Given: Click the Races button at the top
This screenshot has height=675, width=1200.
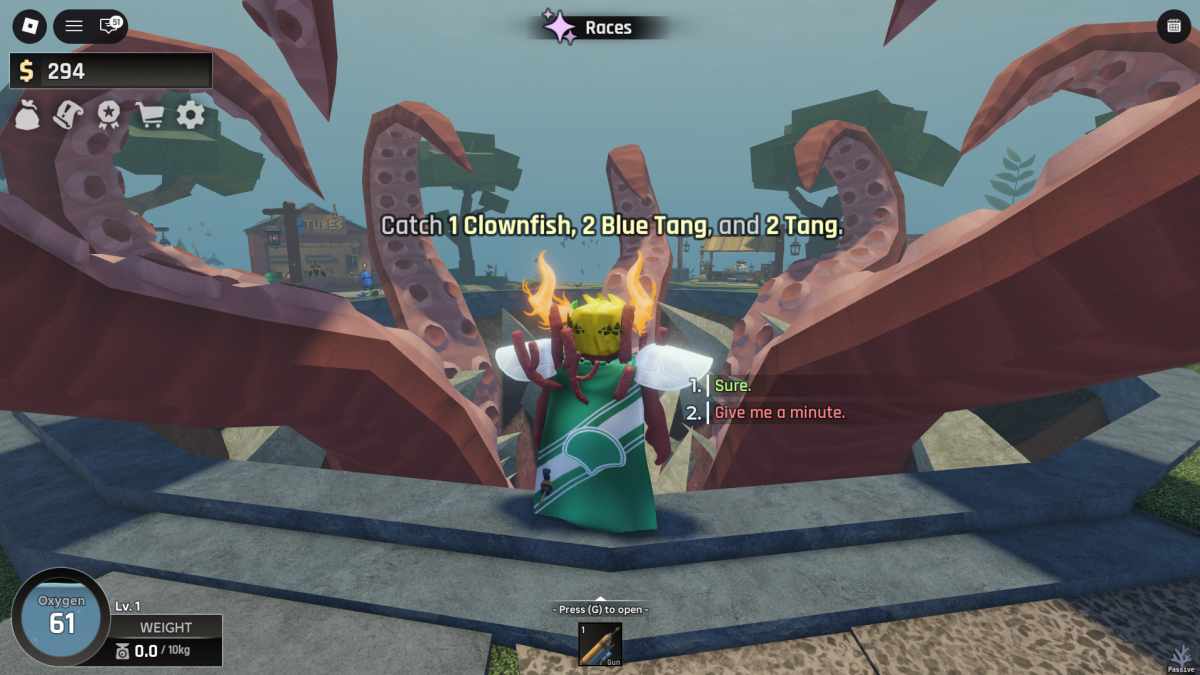Looking at the screenshot, I should [x=590, y=27].
